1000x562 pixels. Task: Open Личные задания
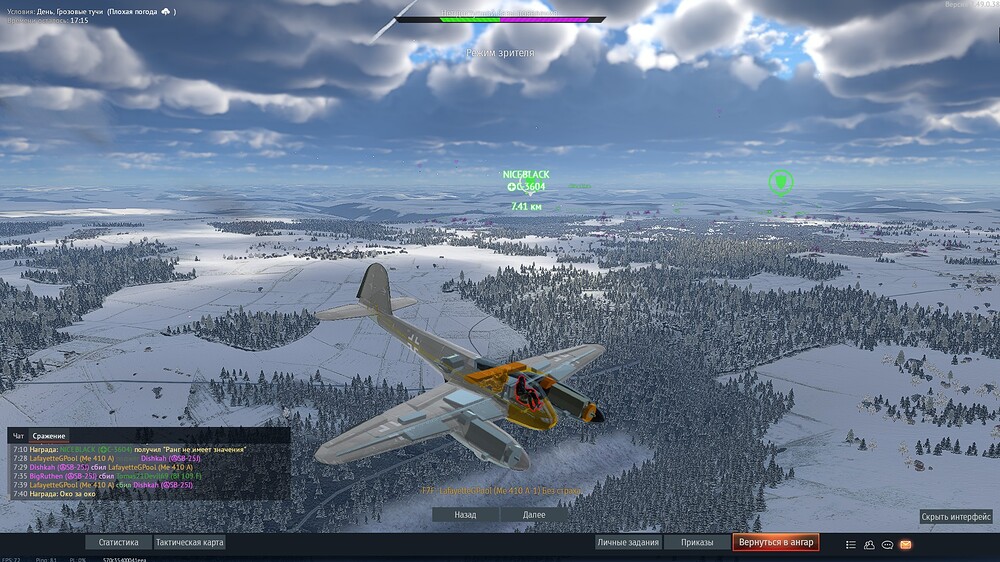point(627,542)
